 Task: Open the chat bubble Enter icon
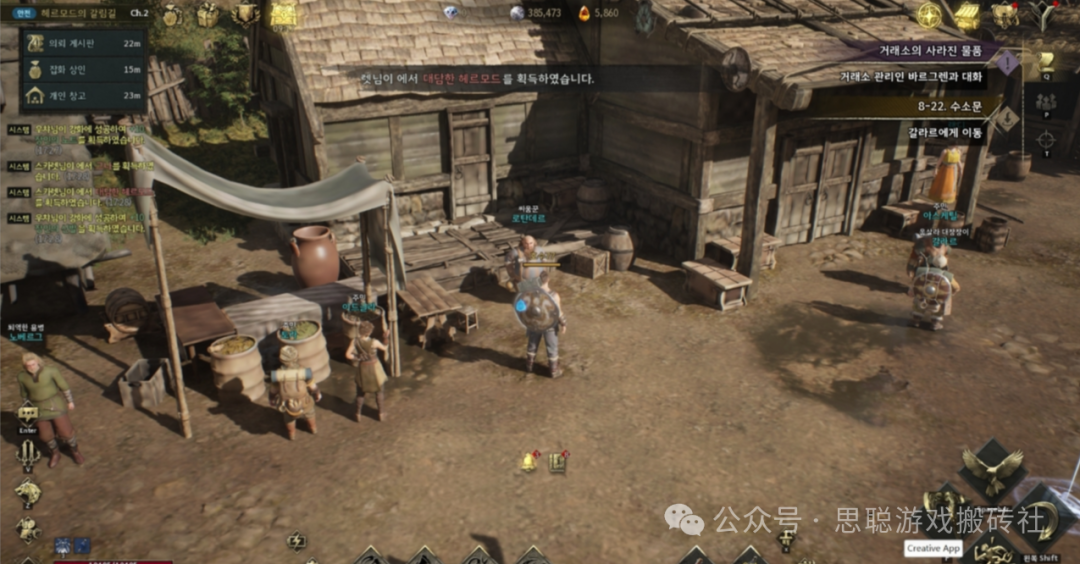(x=27, y=414)
